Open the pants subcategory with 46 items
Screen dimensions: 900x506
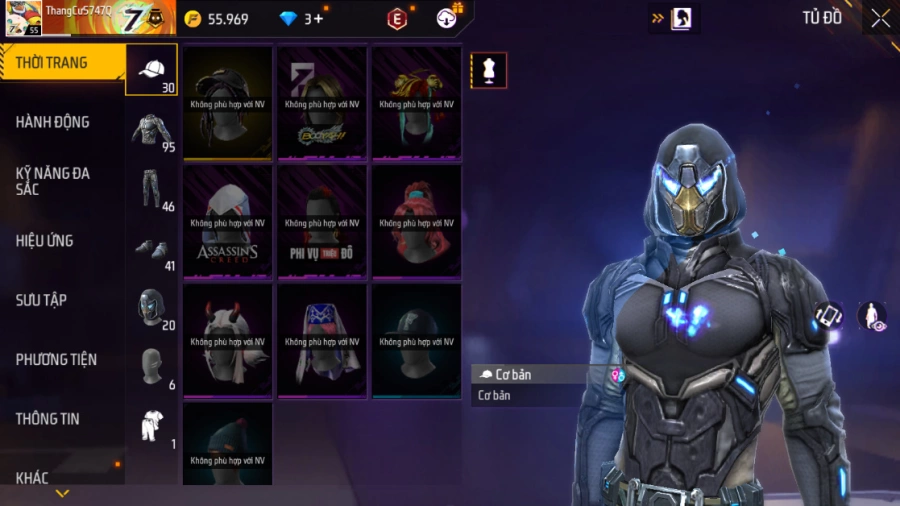152,189
